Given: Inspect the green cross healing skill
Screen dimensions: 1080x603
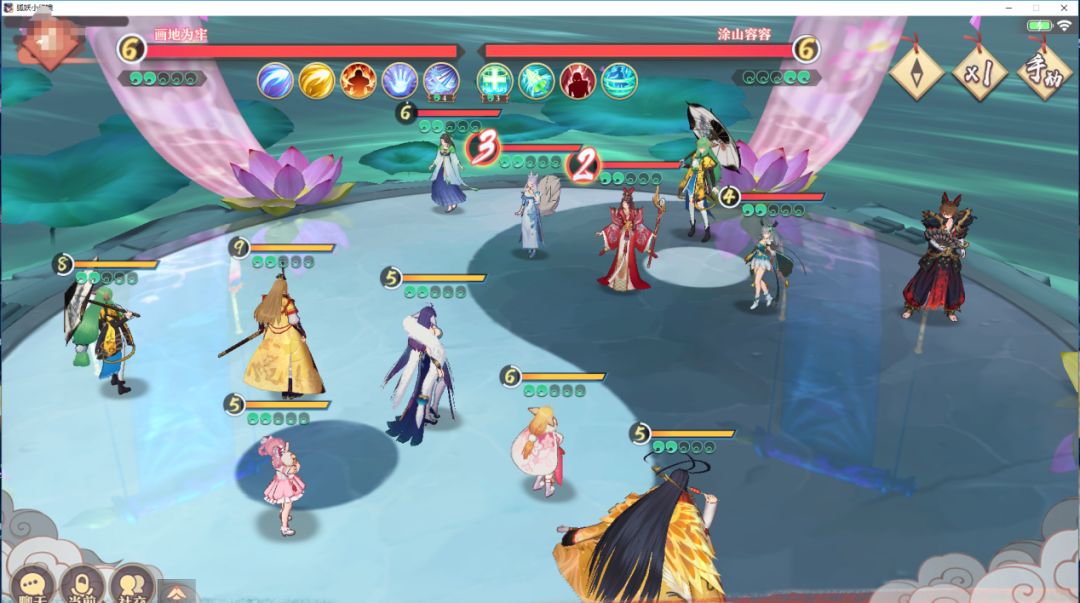Looking at the screenshot, I should (x=494, y=80).
